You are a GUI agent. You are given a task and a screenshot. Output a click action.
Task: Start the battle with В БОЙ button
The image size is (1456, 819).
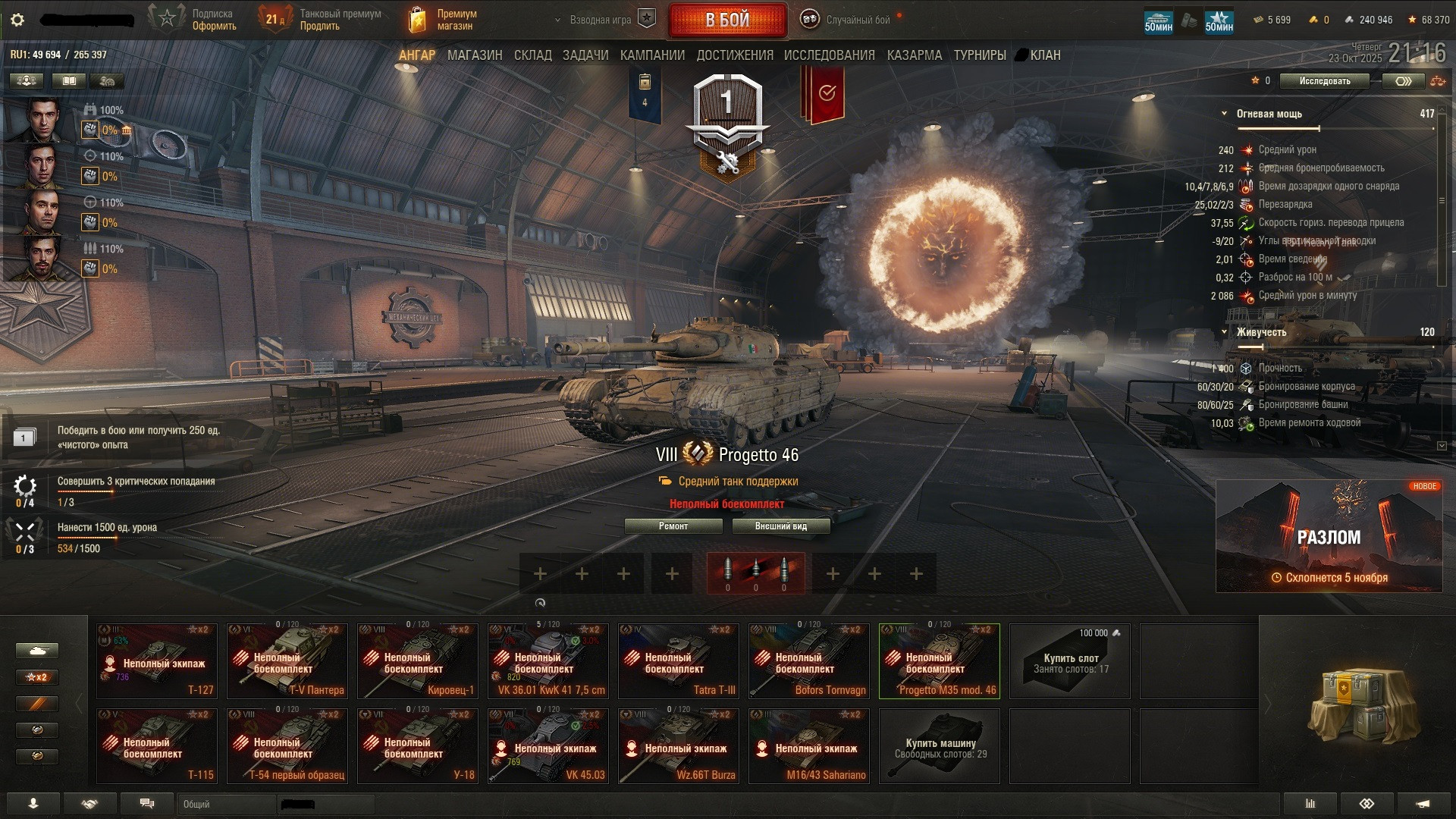[x=727, y=20]
